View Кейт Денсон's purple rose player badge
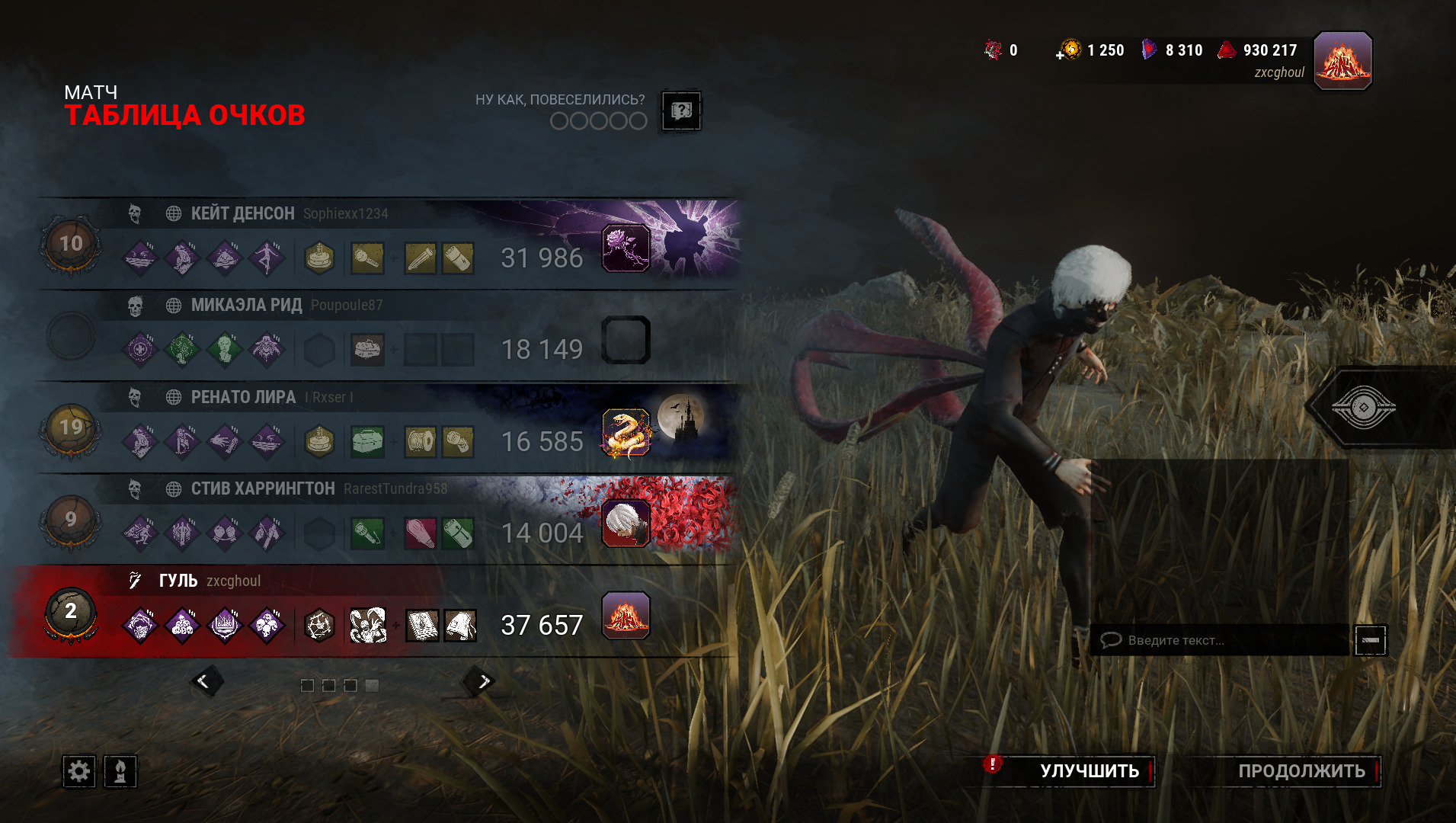Screen dimensions: 1456x823 (x=626, y=248)
